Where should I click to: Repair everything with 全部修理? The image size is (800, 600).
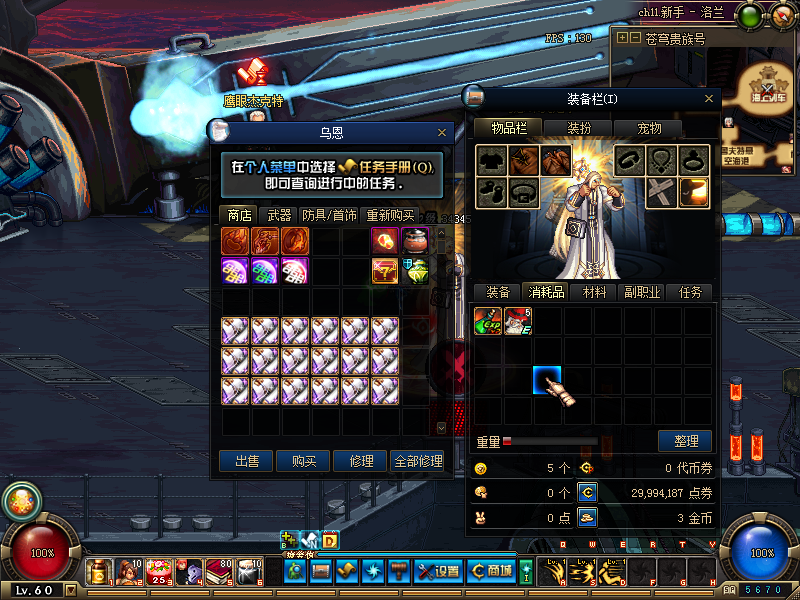point(417,461)
